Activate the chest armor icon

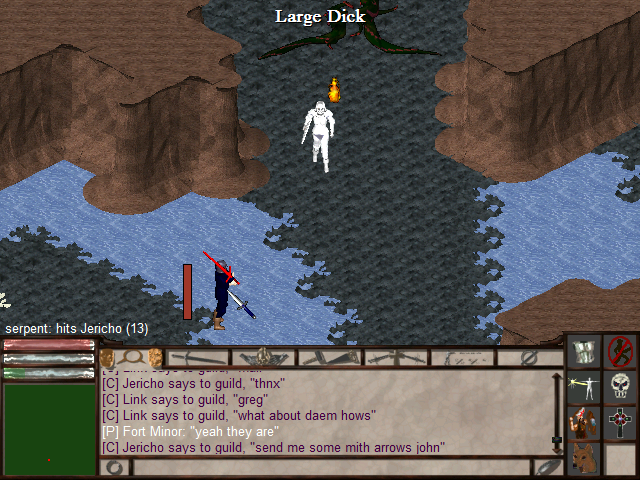[584, 351]
